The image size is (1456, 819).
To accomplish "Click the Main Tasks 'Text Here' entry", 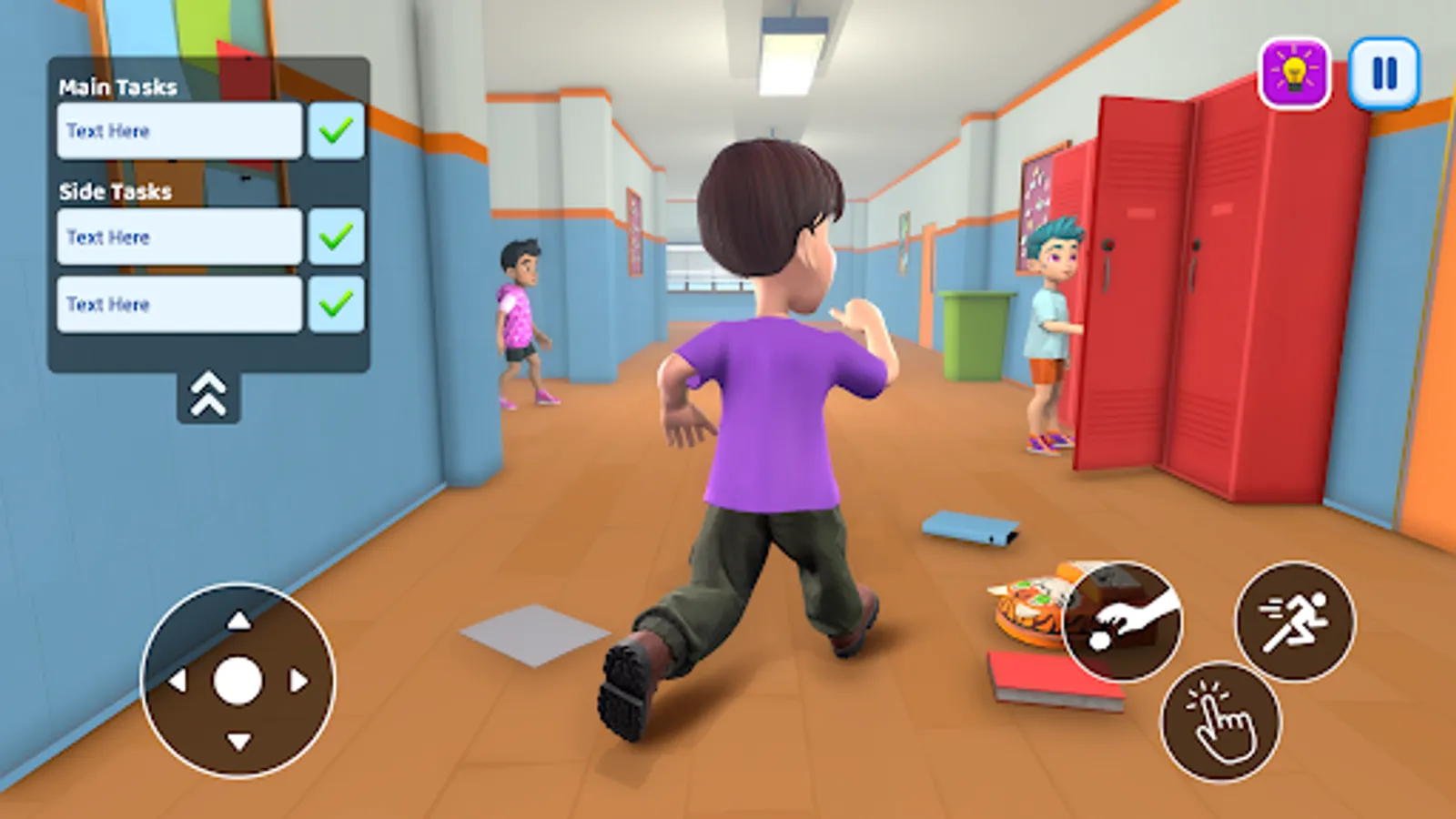I will [178, 131].
